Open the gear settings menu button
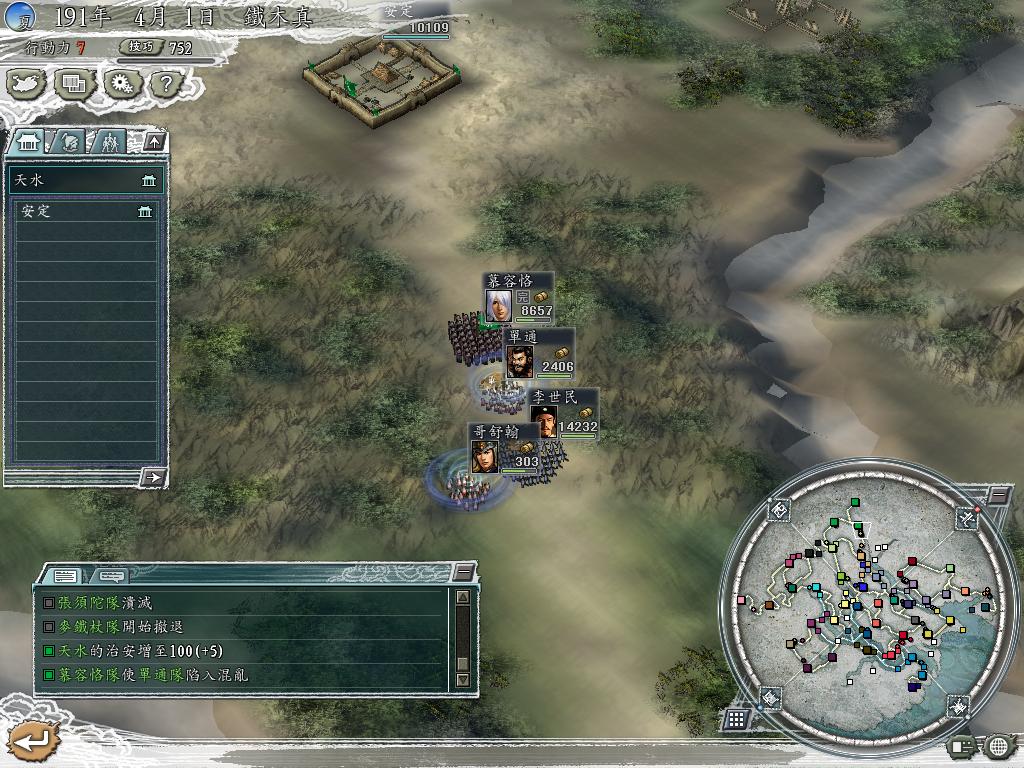The height and width of the screenshot is (768, 1024). pos(122,84)
